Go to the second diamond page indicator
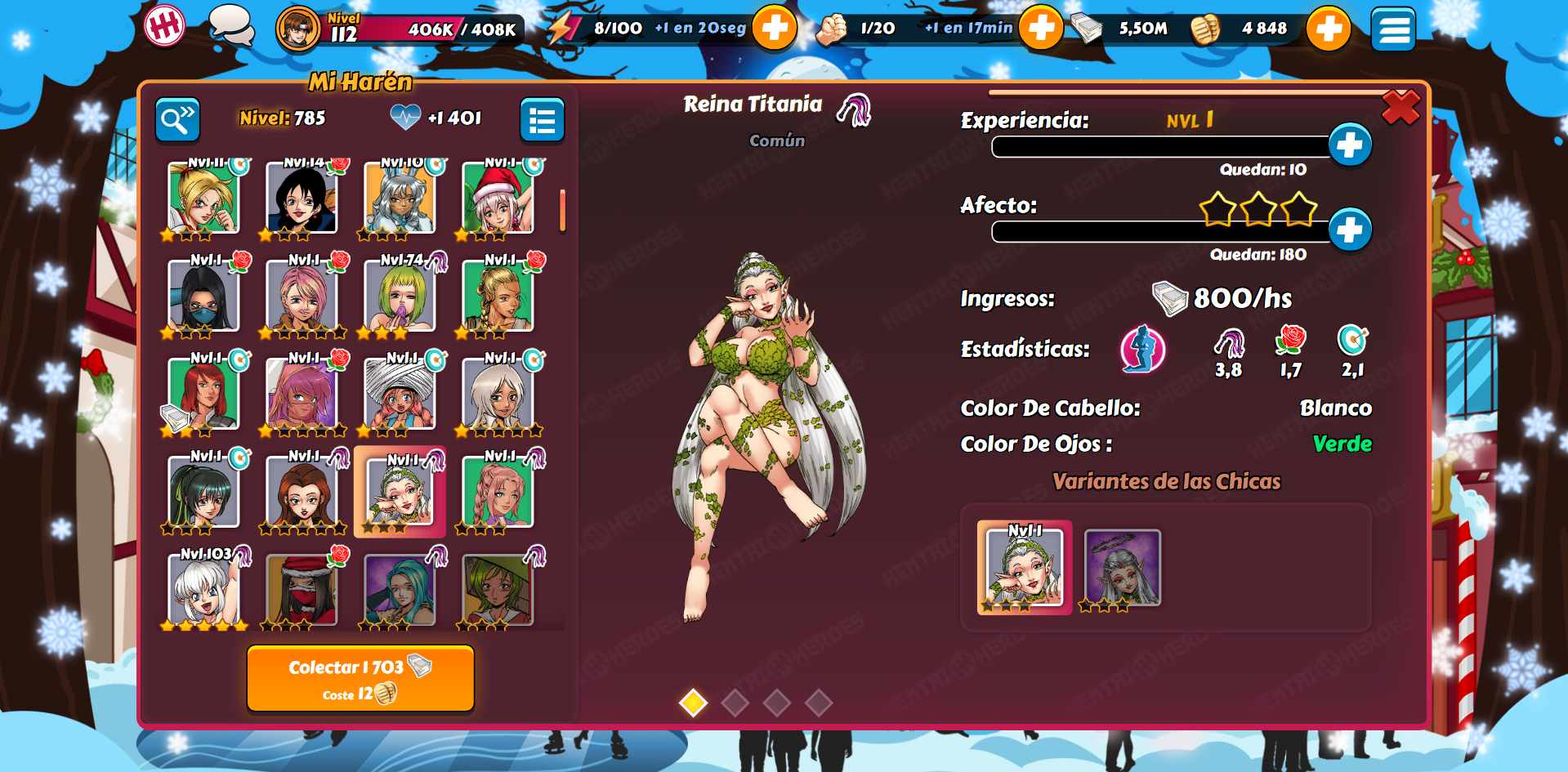The height and width of the screenshot is (772, 1568). click(x=735, y=703)
